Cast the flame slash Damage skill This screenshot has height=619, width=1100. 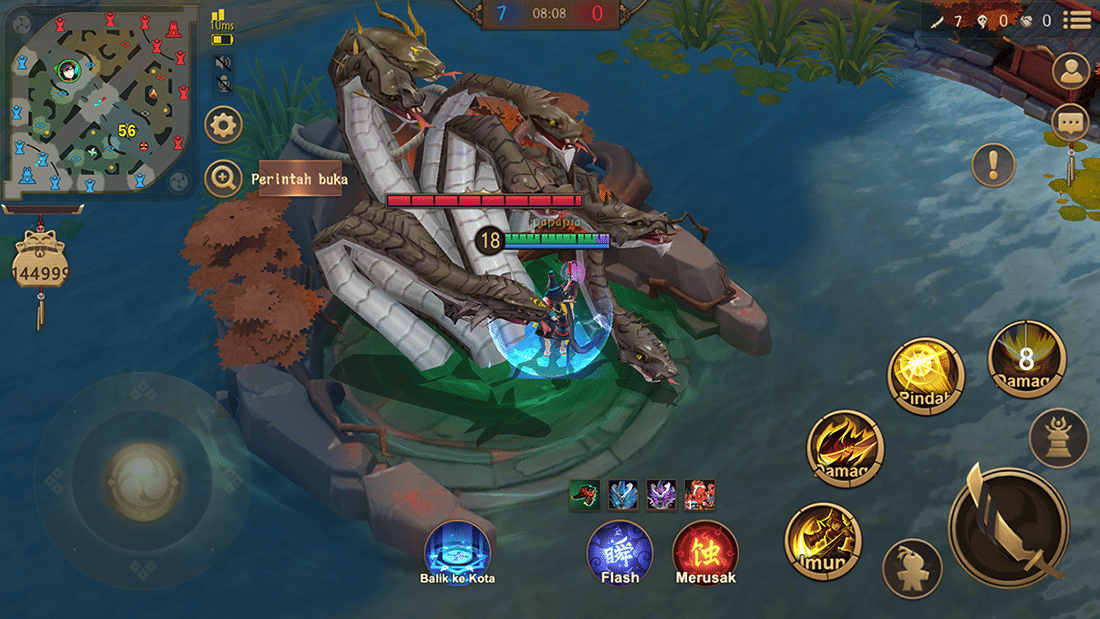[x=846, y=448]
